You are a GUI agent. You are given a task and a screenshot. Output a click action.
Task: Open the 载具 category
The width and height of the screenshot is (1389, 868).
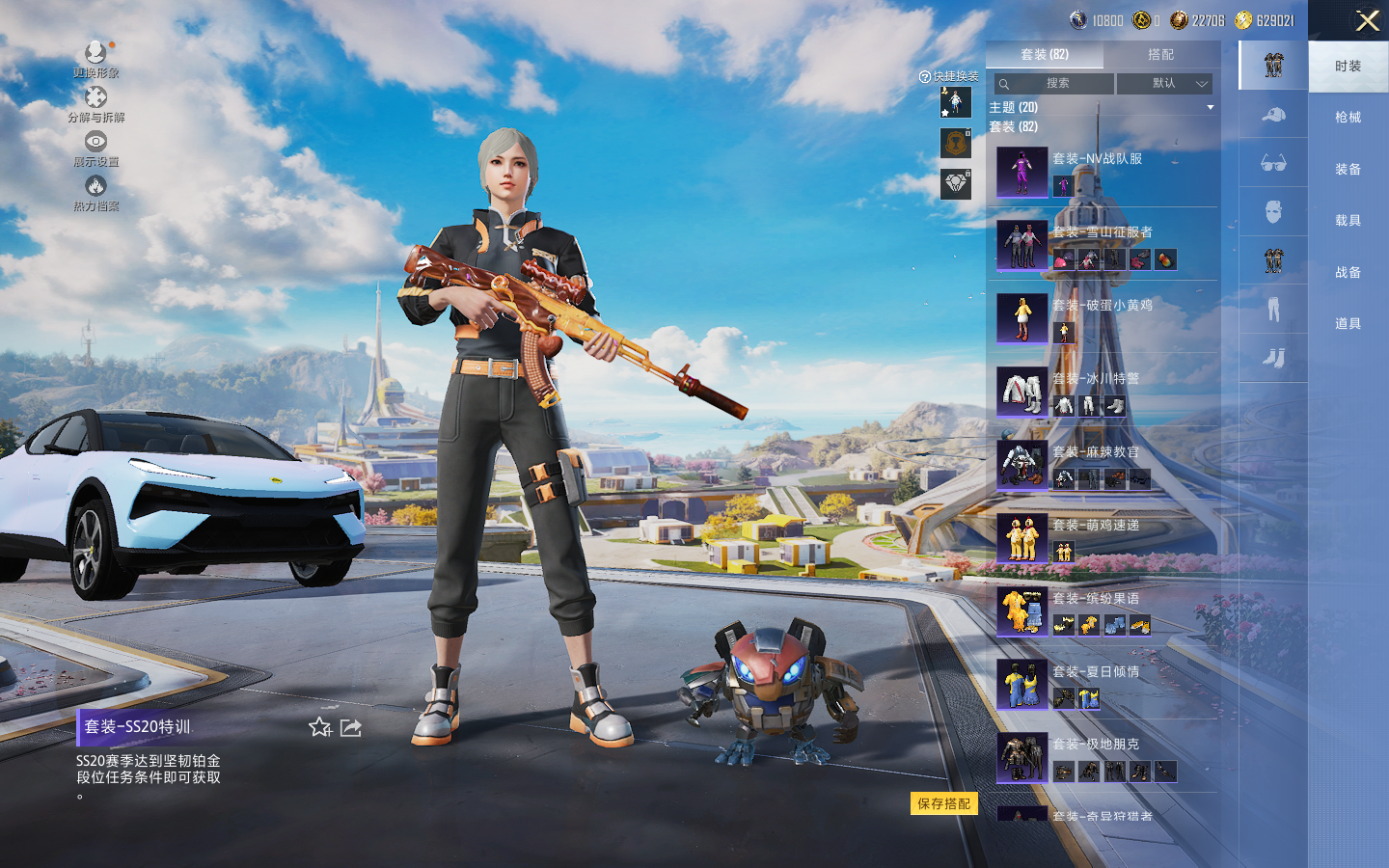(1348, 221)
